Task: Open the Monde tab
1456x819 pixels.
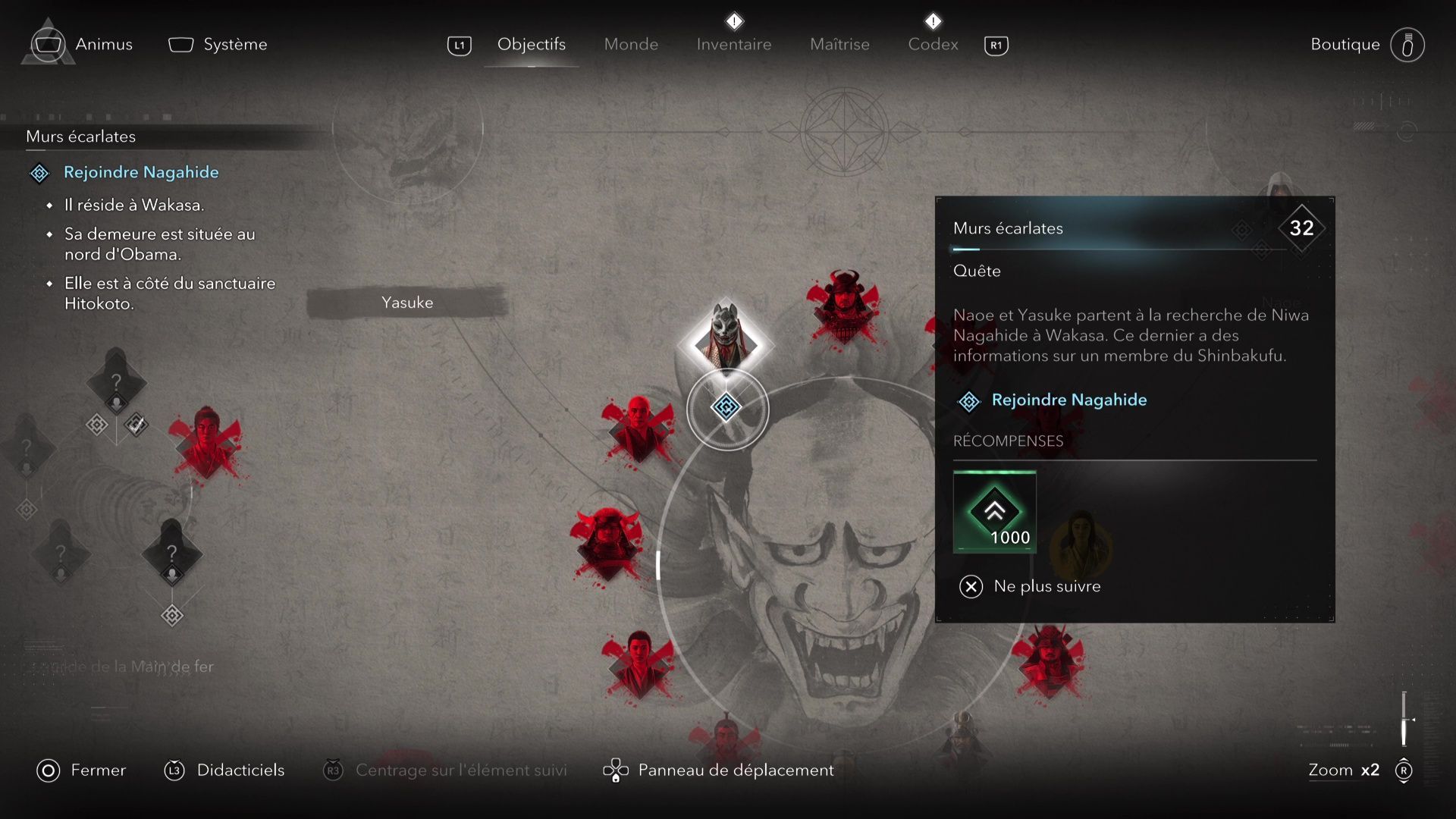Action: (631, 45)
